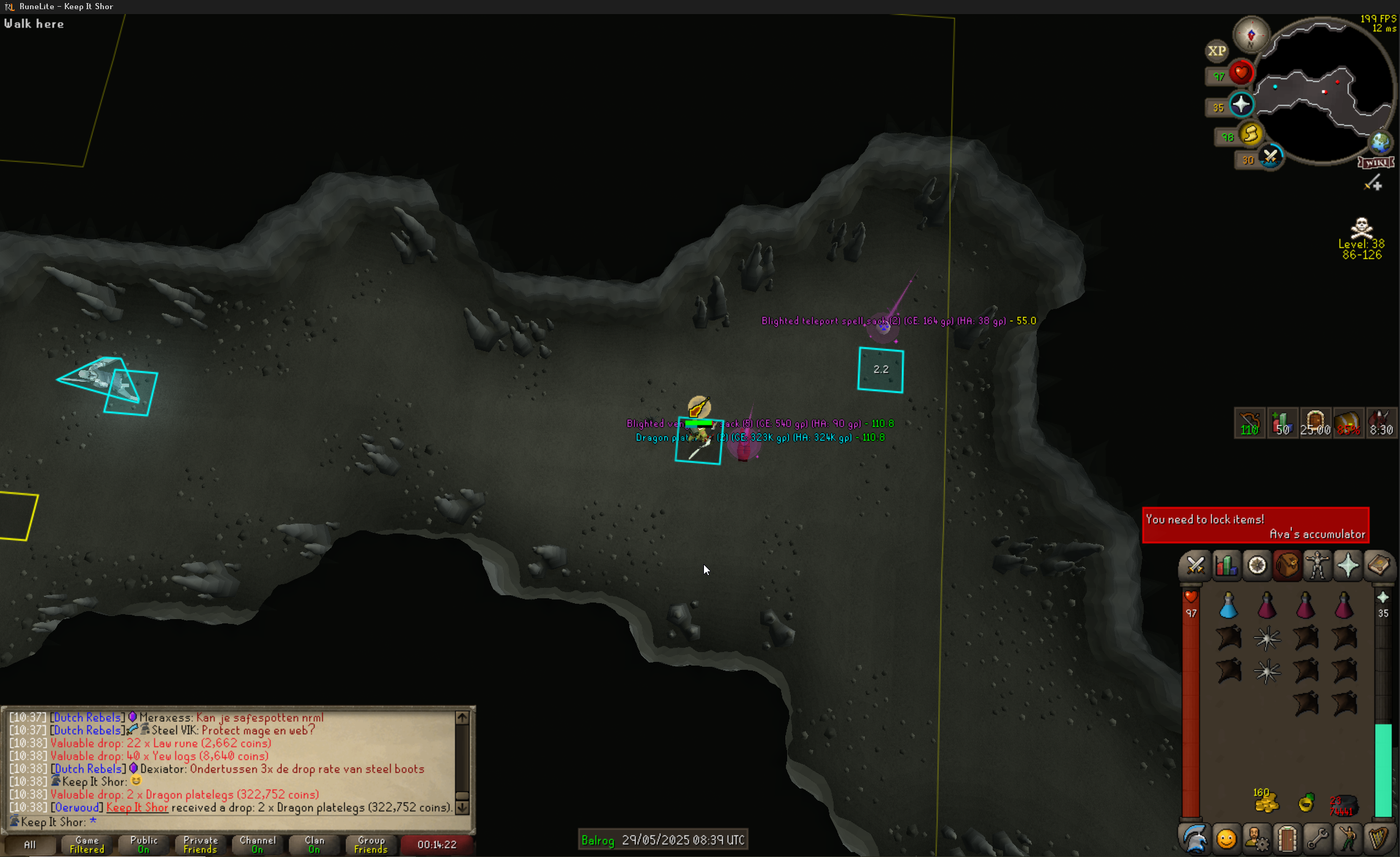
Task: Open the Worn Equipment tab
Action: coord(1317,566)
